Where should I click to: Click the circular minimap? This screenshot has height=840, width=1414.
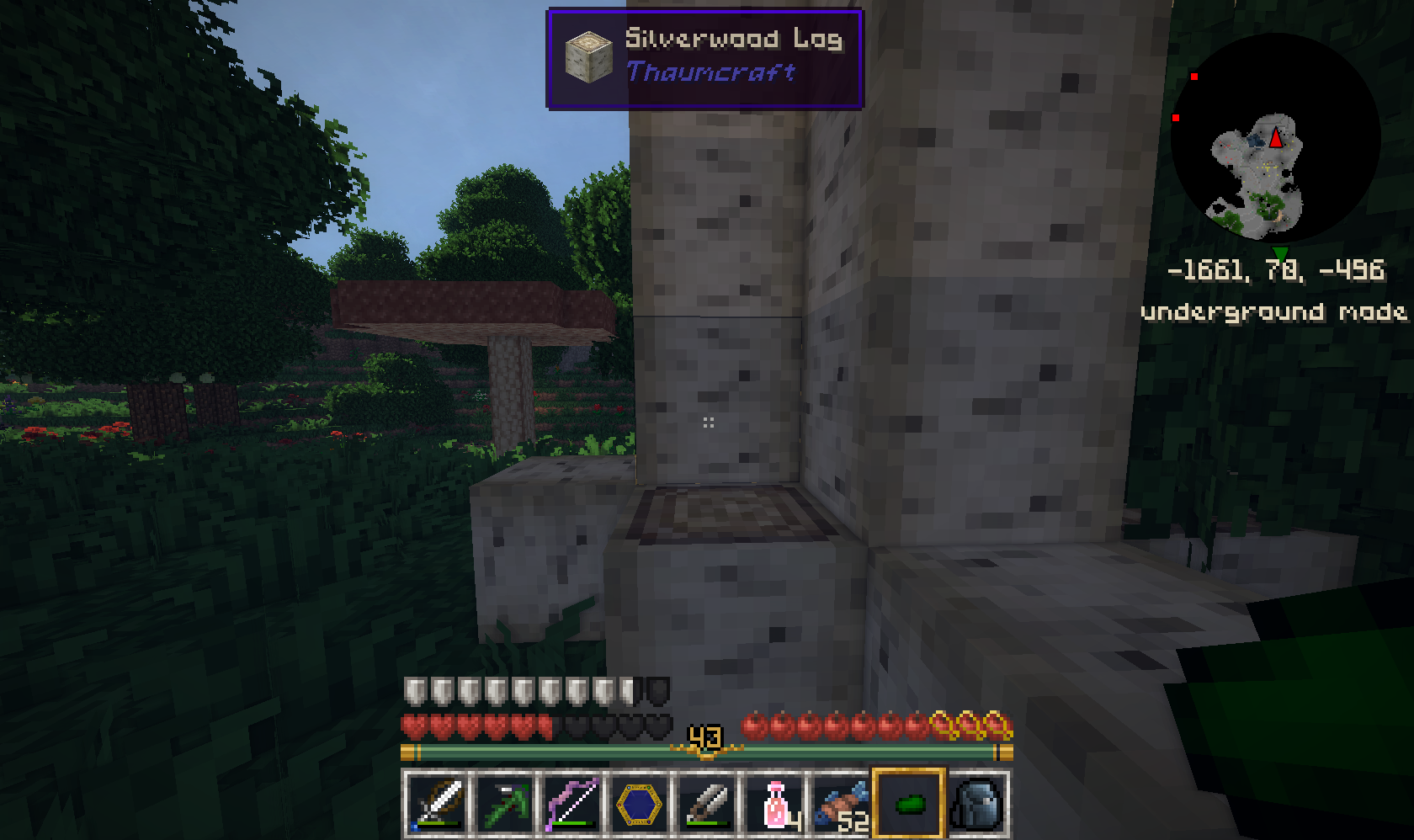click(x=1274, y=139)
